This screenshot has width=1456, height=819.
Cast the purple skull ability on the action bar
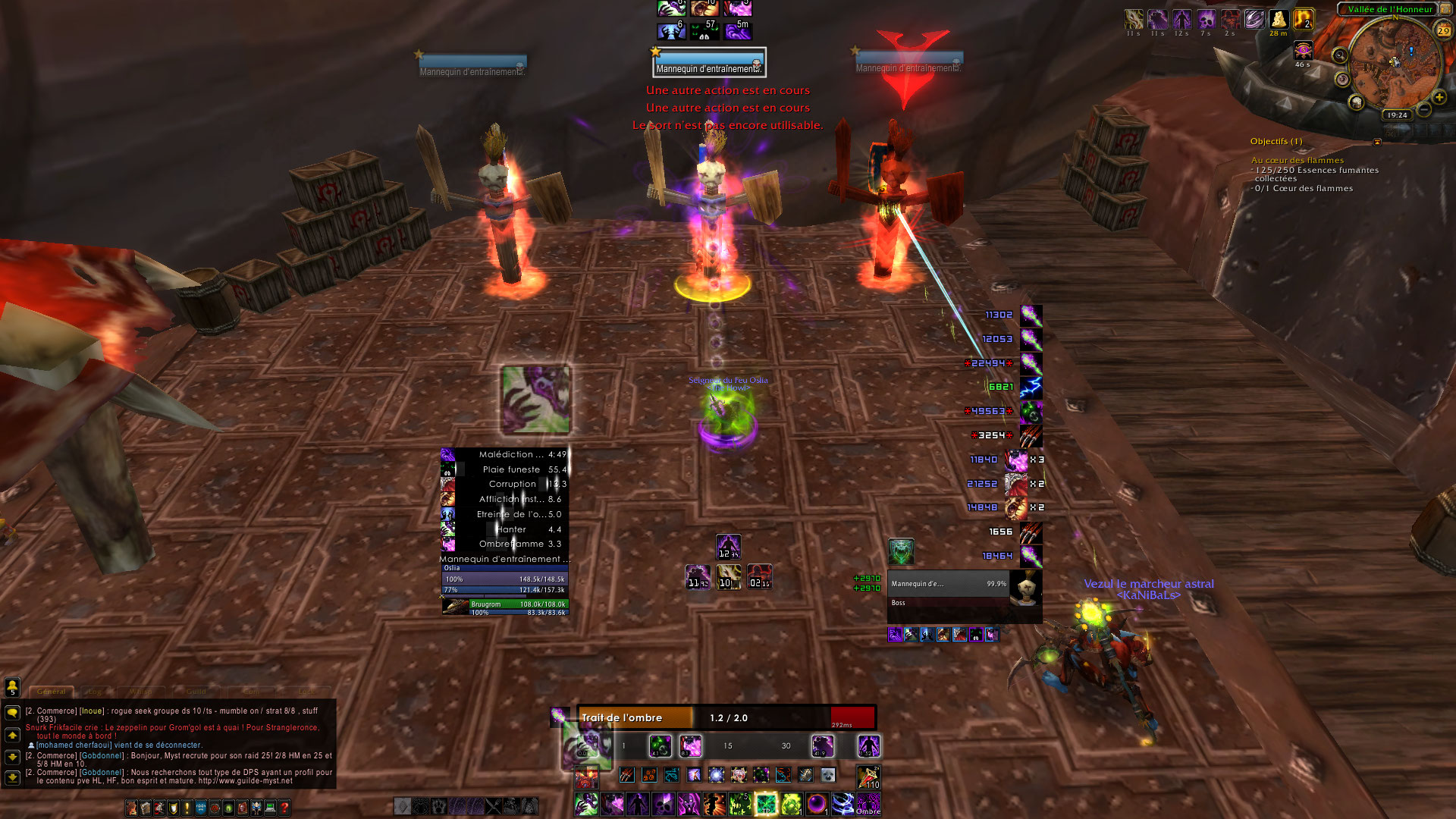click(664, 803)
